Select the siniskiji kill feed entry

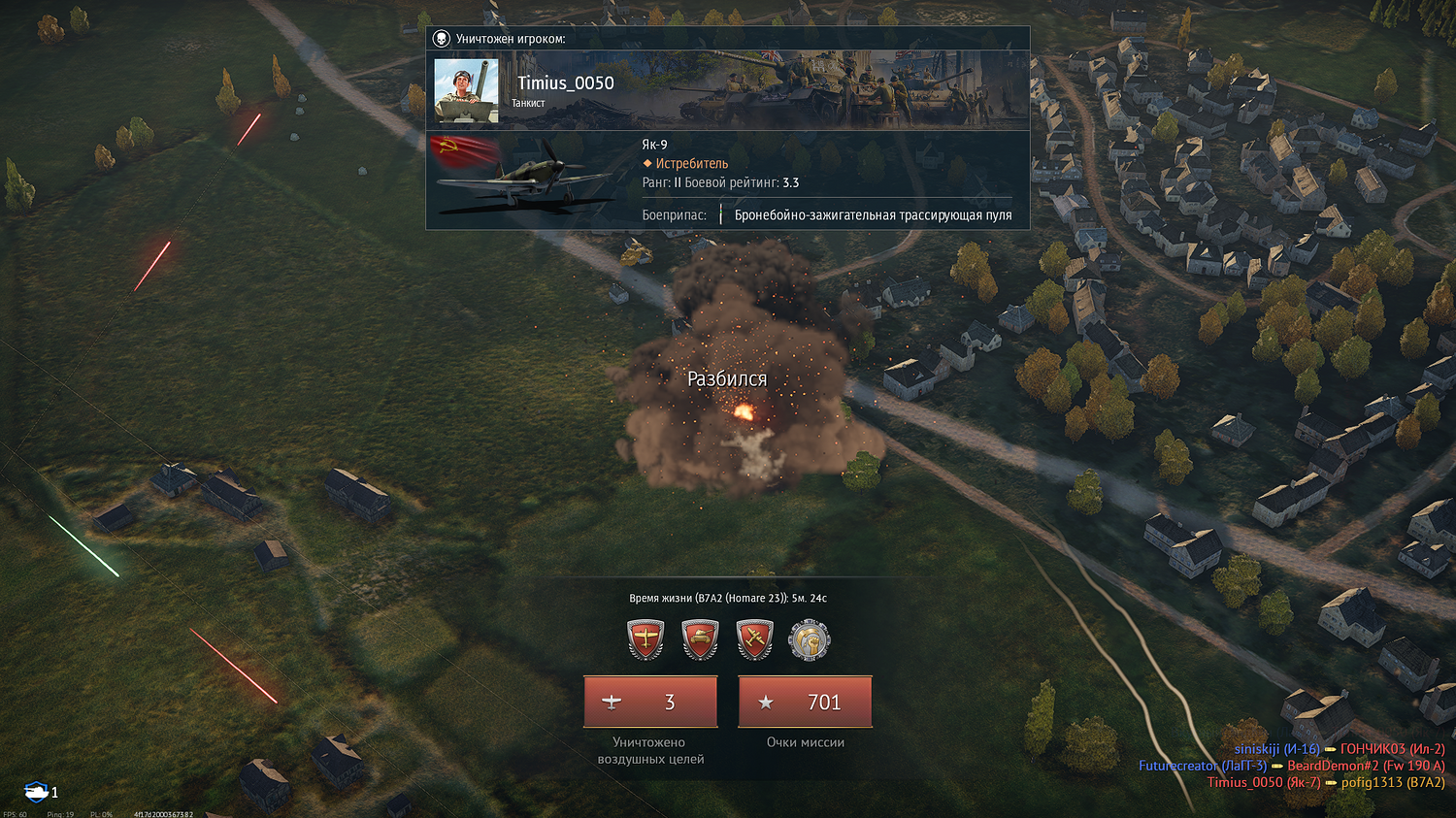pos(1276,749)
